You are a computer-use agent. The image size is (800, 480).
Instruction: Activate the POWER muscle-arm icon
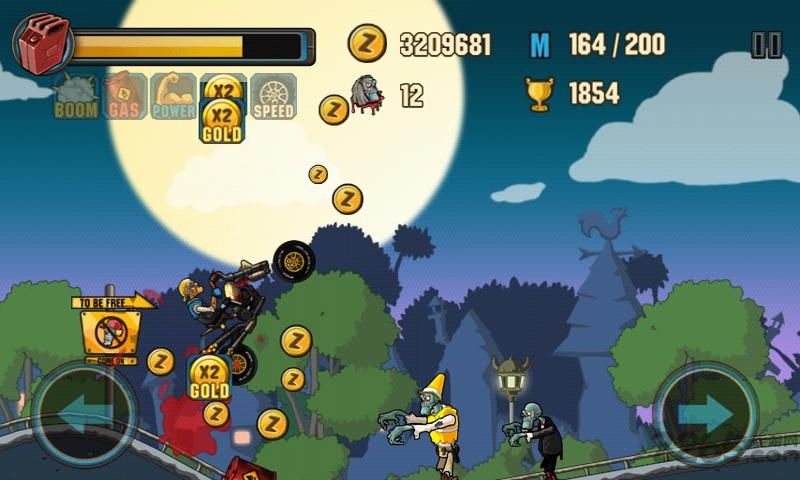click(174, 97)
